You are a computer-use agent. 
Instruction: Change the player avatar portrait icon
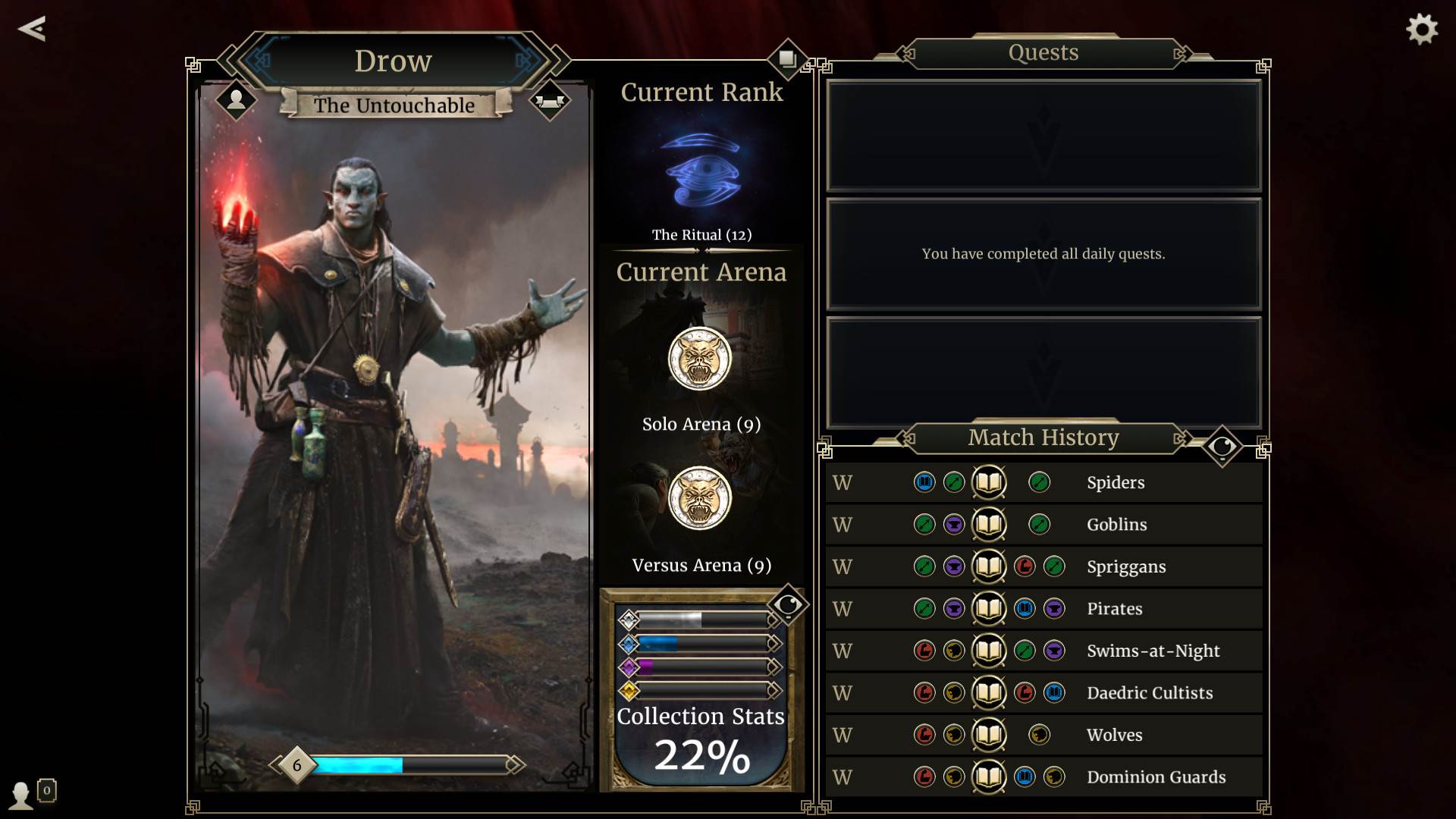[236, 99]
